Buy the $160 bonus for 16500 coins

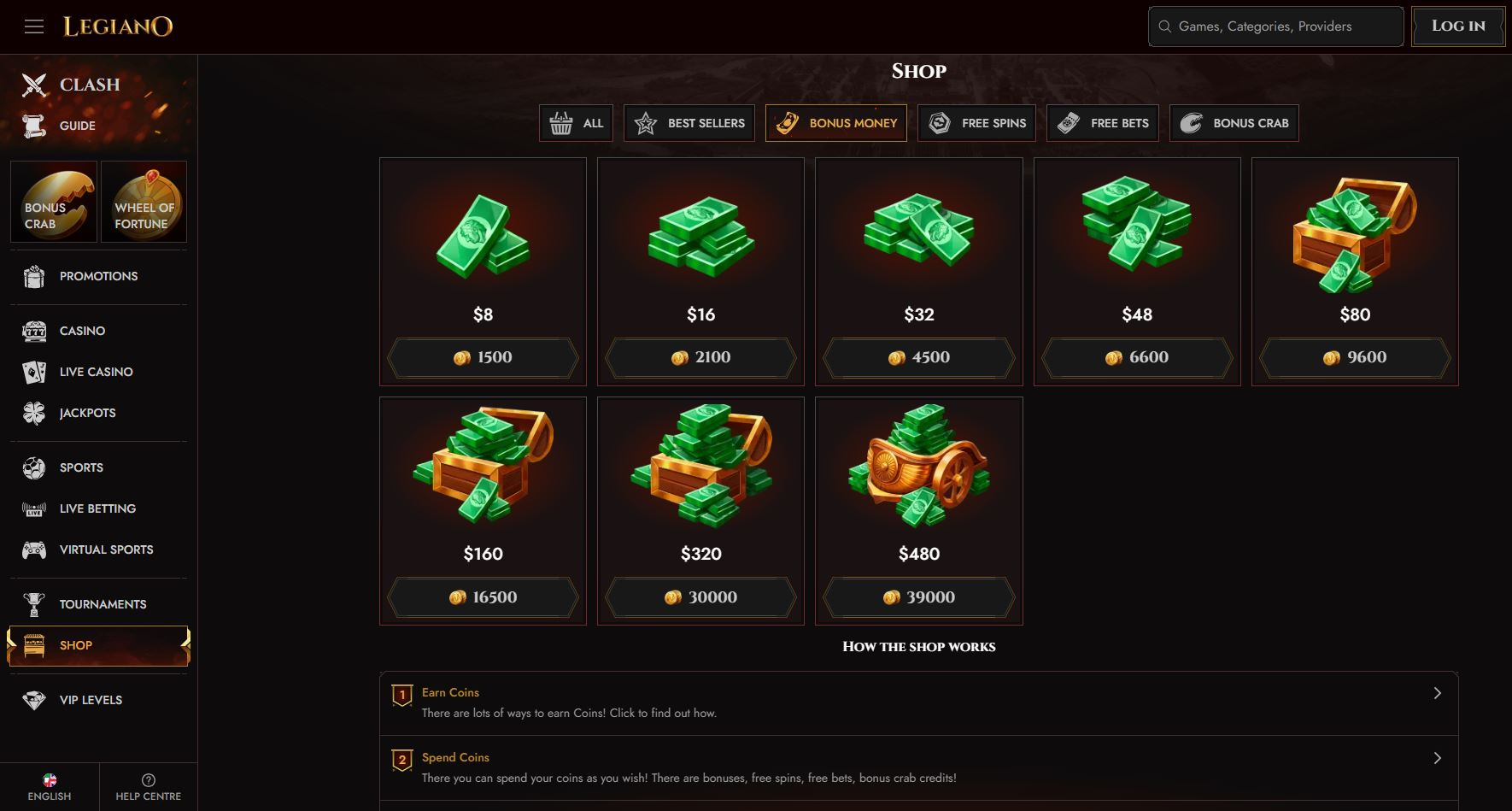pos(483,597)
